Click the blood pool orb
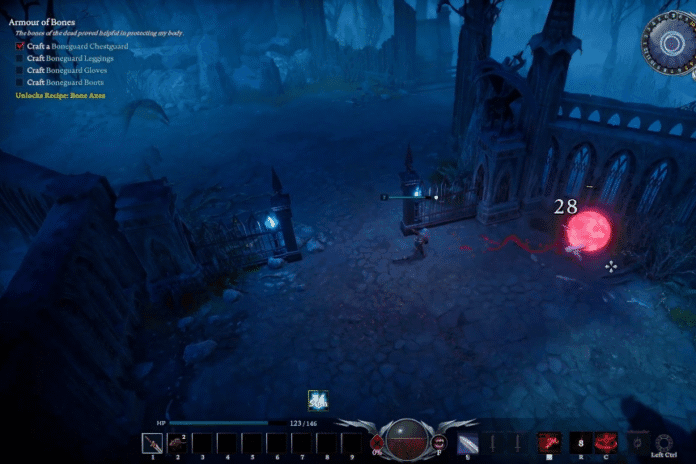The height and width of the screenshot is (464, 696). pos(407,443)
